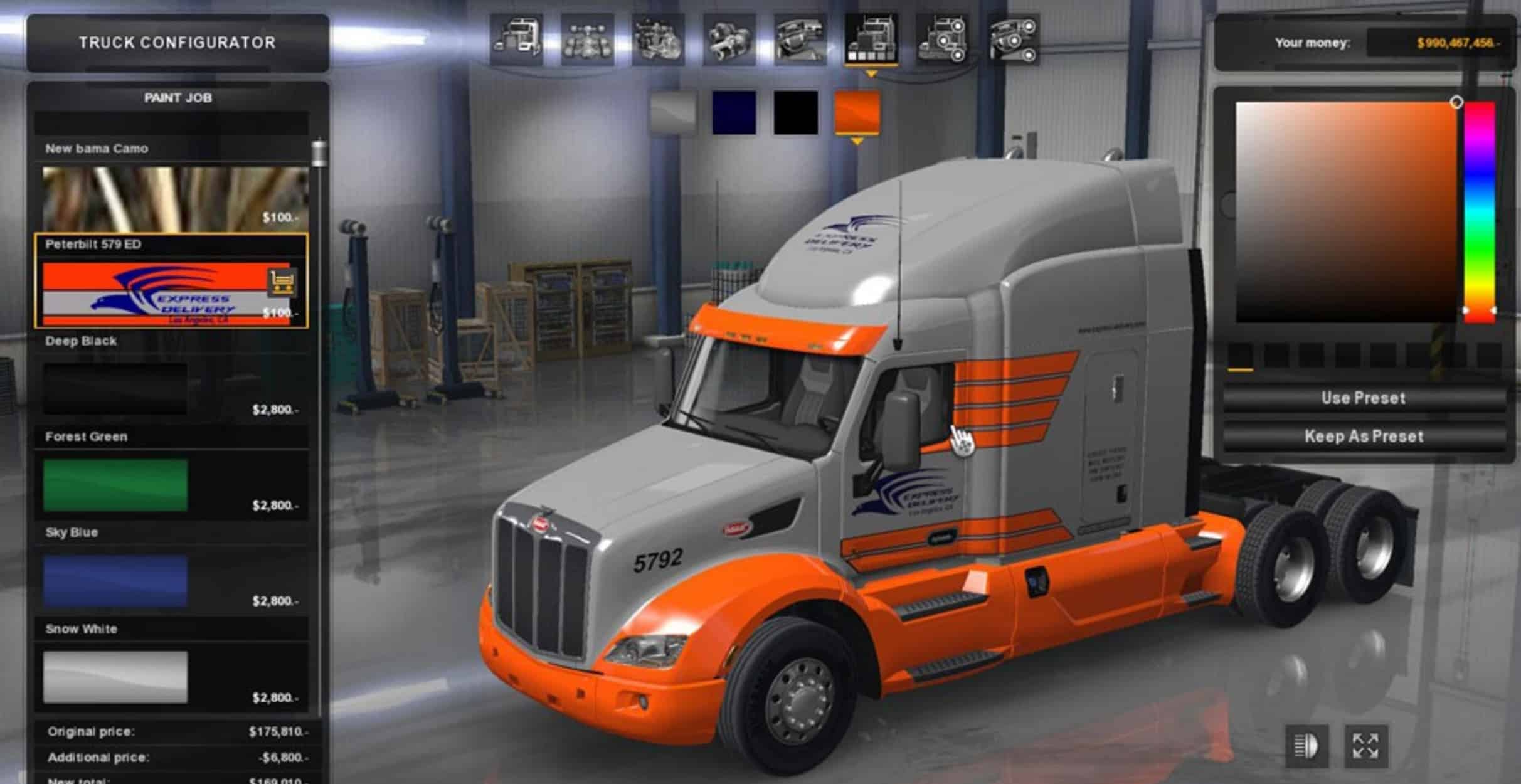The height and width of the screenshot is (784, 1521).
Task: Choose the Snow White paint job
Action: 115,677
